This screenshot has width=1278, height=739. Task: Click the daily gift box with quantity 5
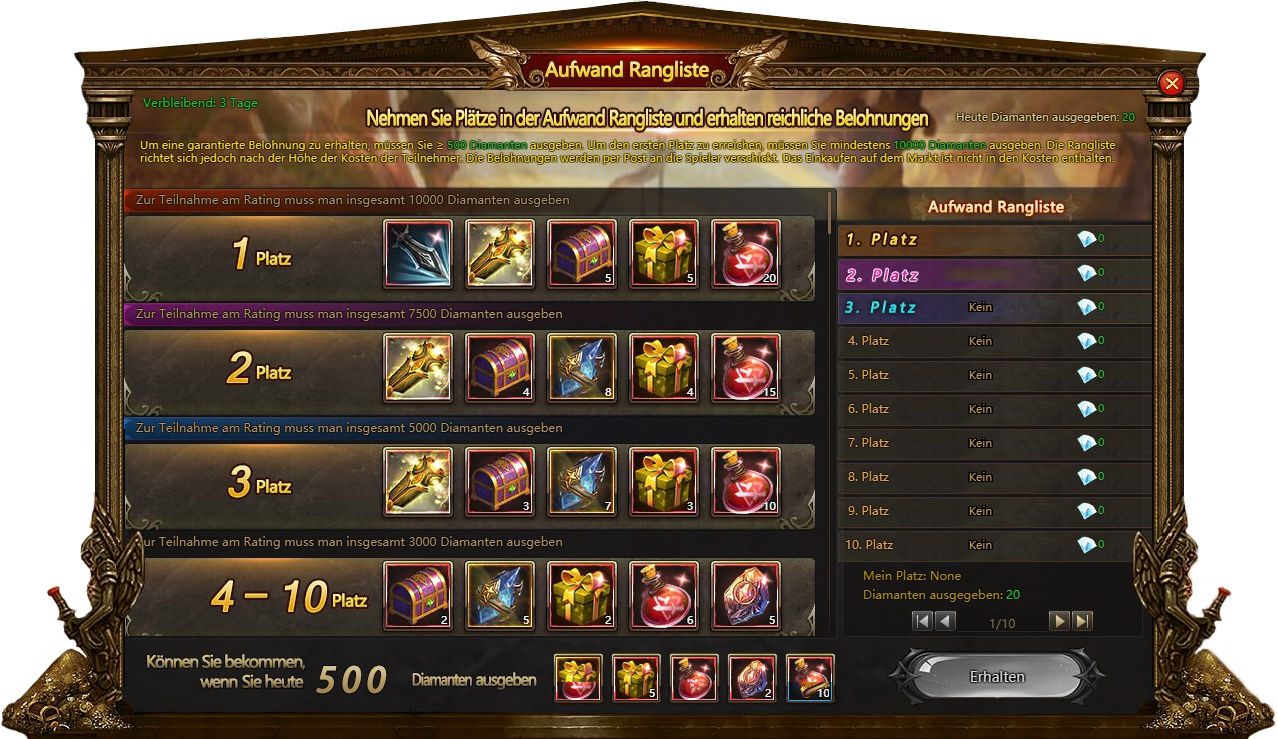pos(636,678)
